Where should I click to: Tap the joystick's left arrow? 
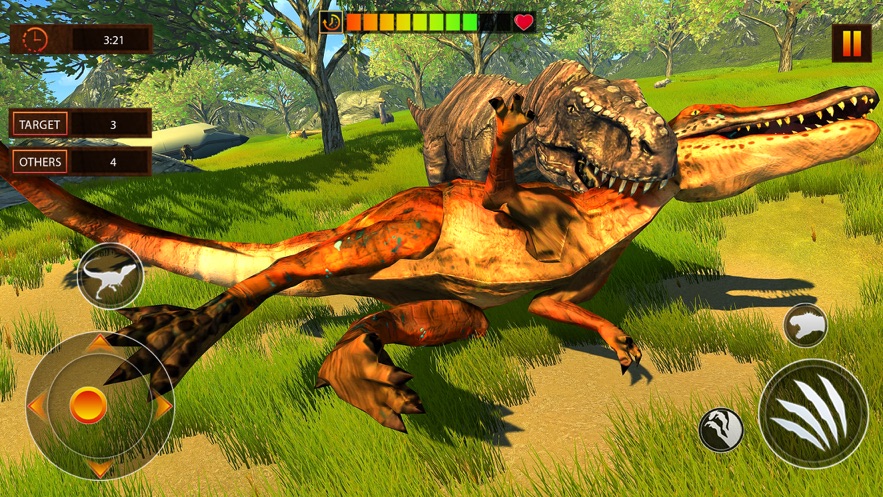pyautogui.click(x=36, y=406)
